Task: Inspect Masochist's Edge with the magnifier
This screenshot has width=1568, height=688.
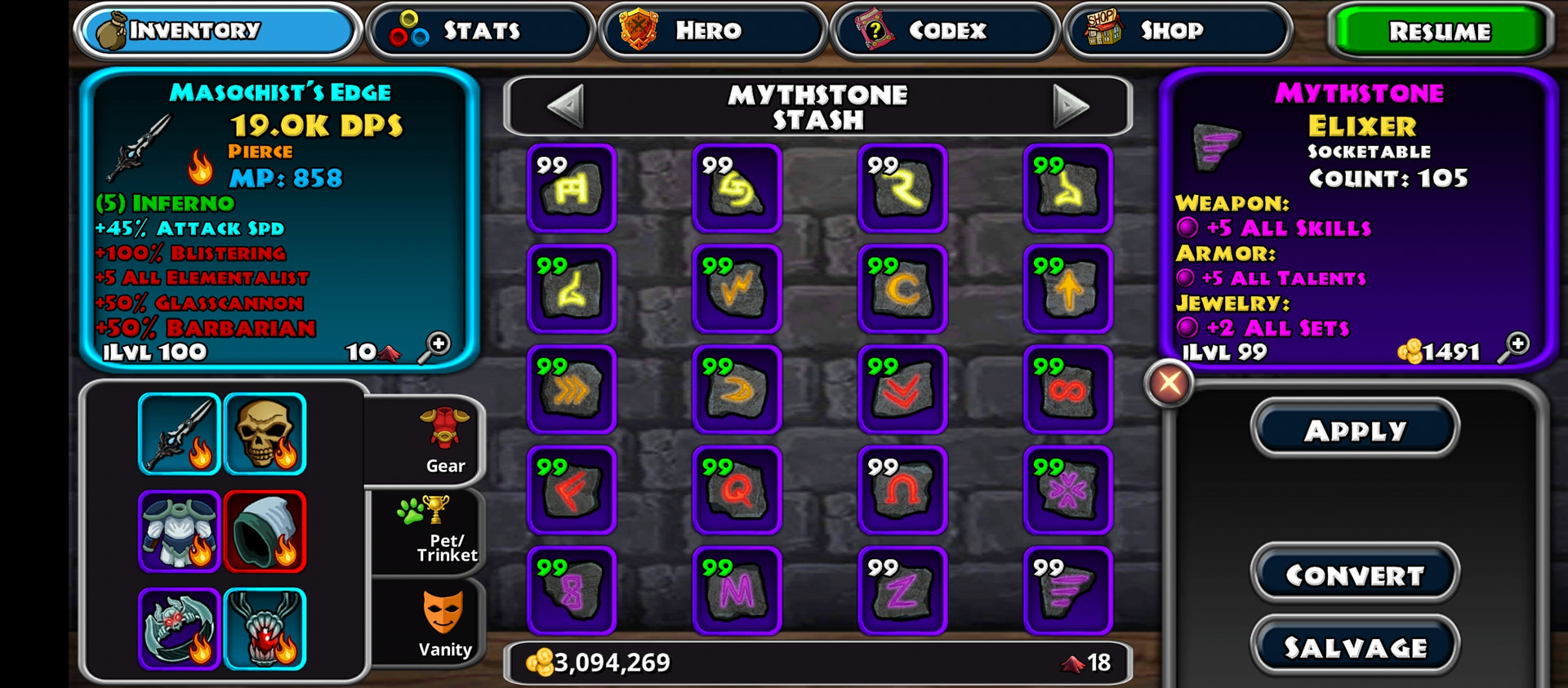Action: click(x=437, y=346)
